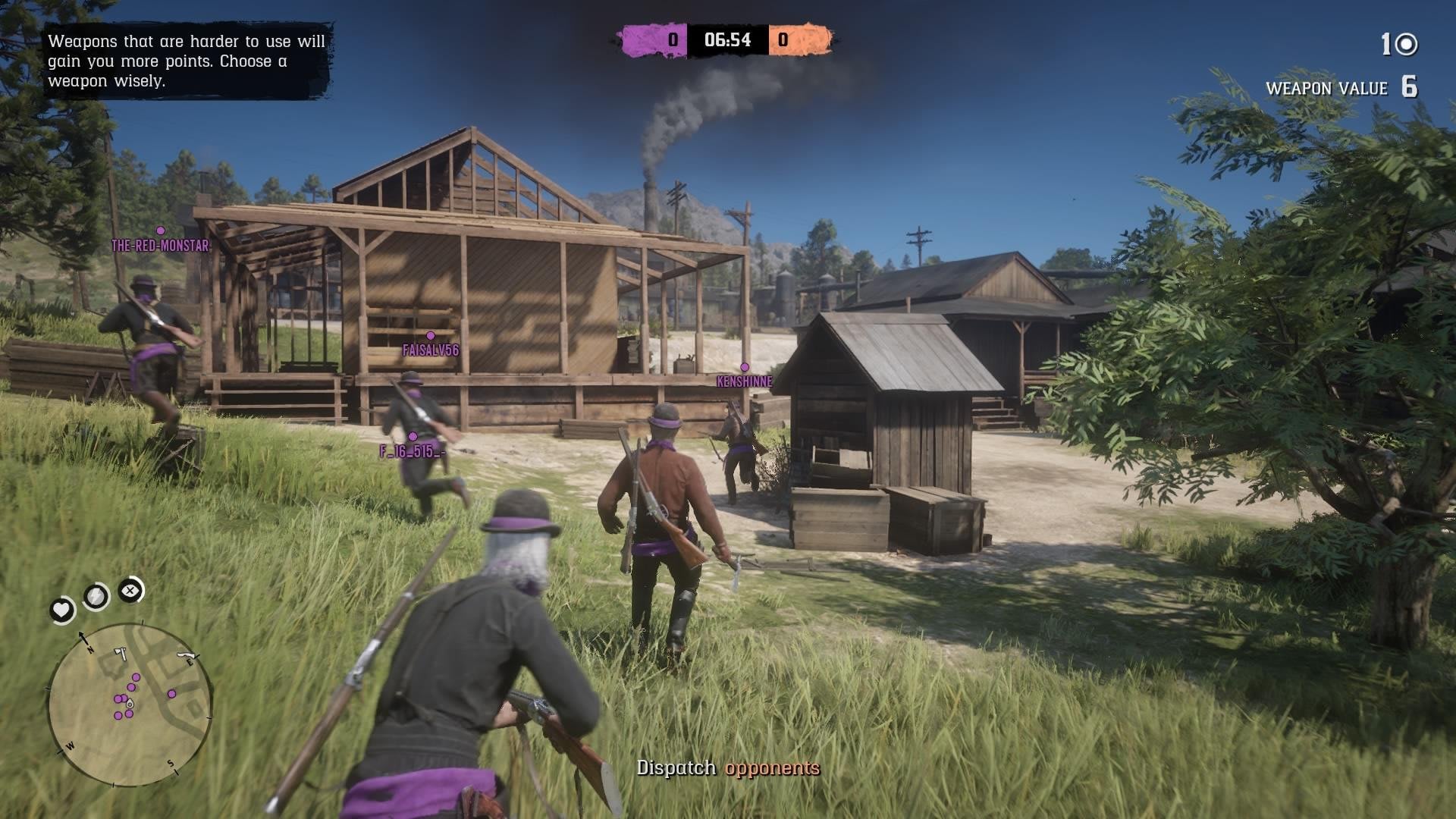
Task: Select the KENSHINNE player name tag
Action: (x=744, y=381)
